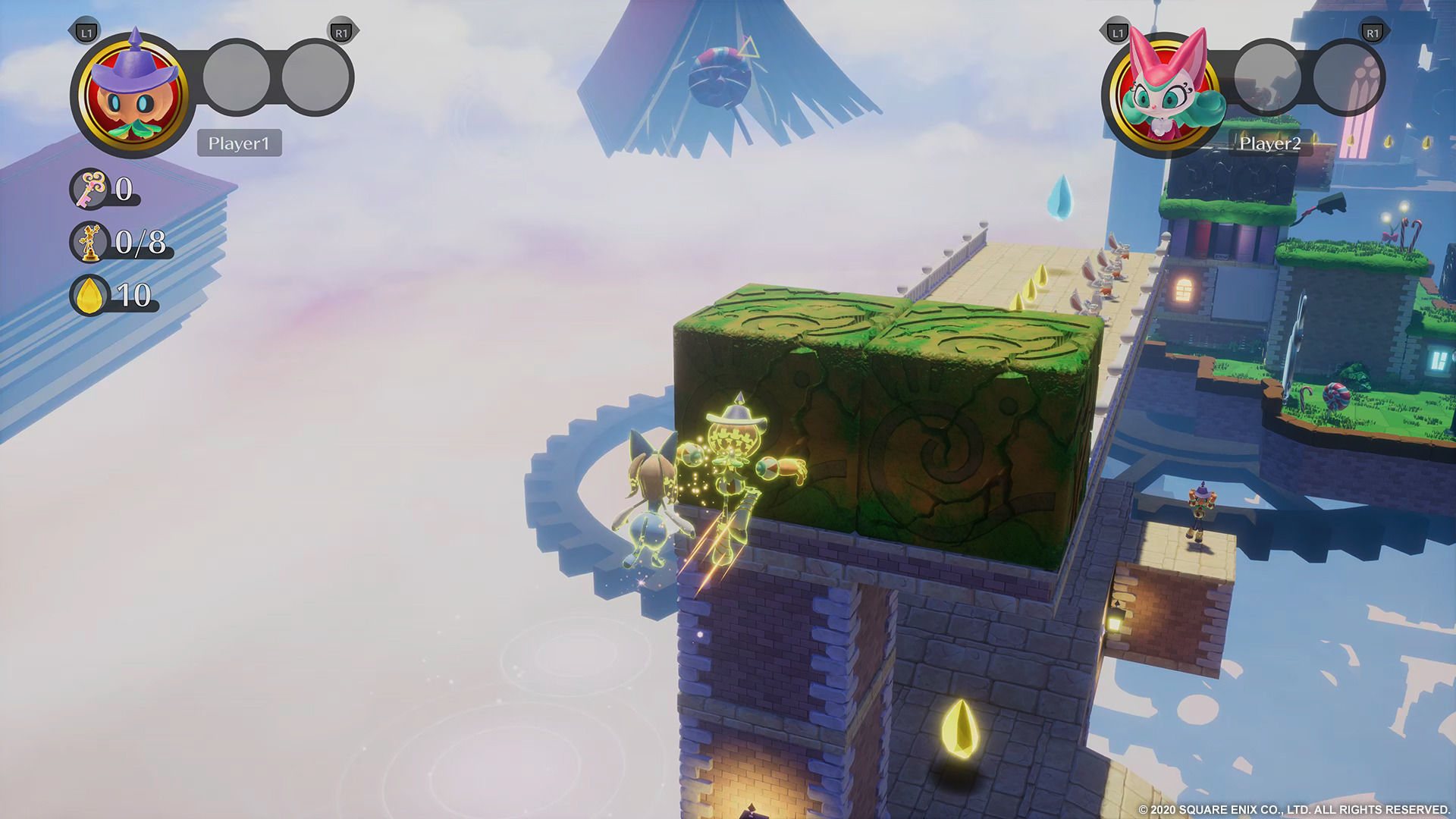Click the Player2 name tag

tap(1269, 143)
